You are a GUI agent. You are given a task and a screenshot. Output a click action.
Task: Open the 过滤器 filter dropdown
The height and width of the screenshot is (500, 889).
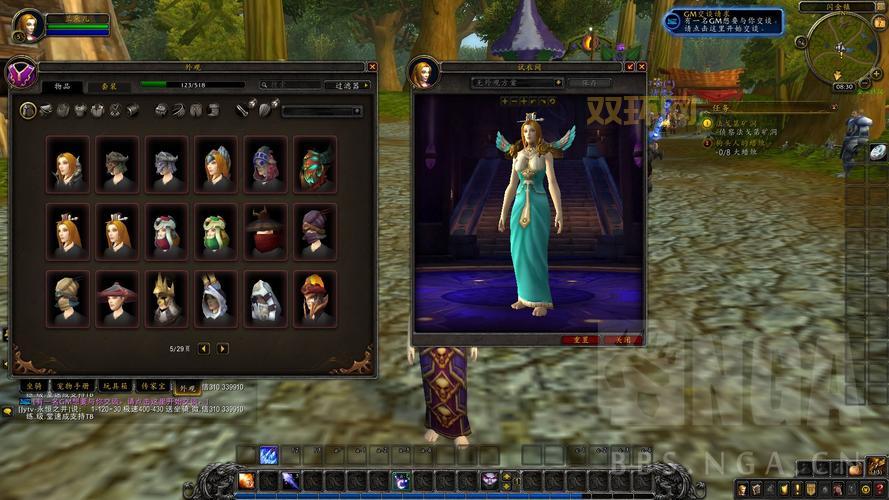[x=348, y=86]
